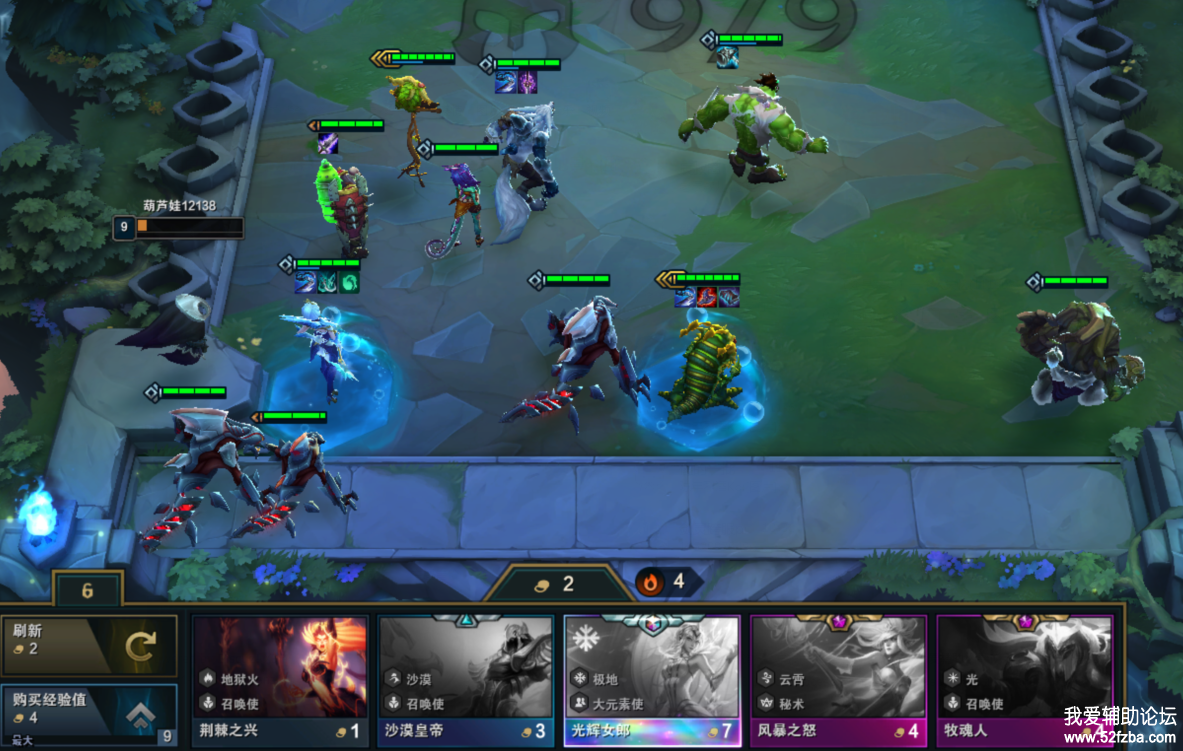The width and height of the screenshot is (1183, 751).
Task: Select the 光辉女郎 champion card
Action: pyautogui.click(x=652, y=680)
